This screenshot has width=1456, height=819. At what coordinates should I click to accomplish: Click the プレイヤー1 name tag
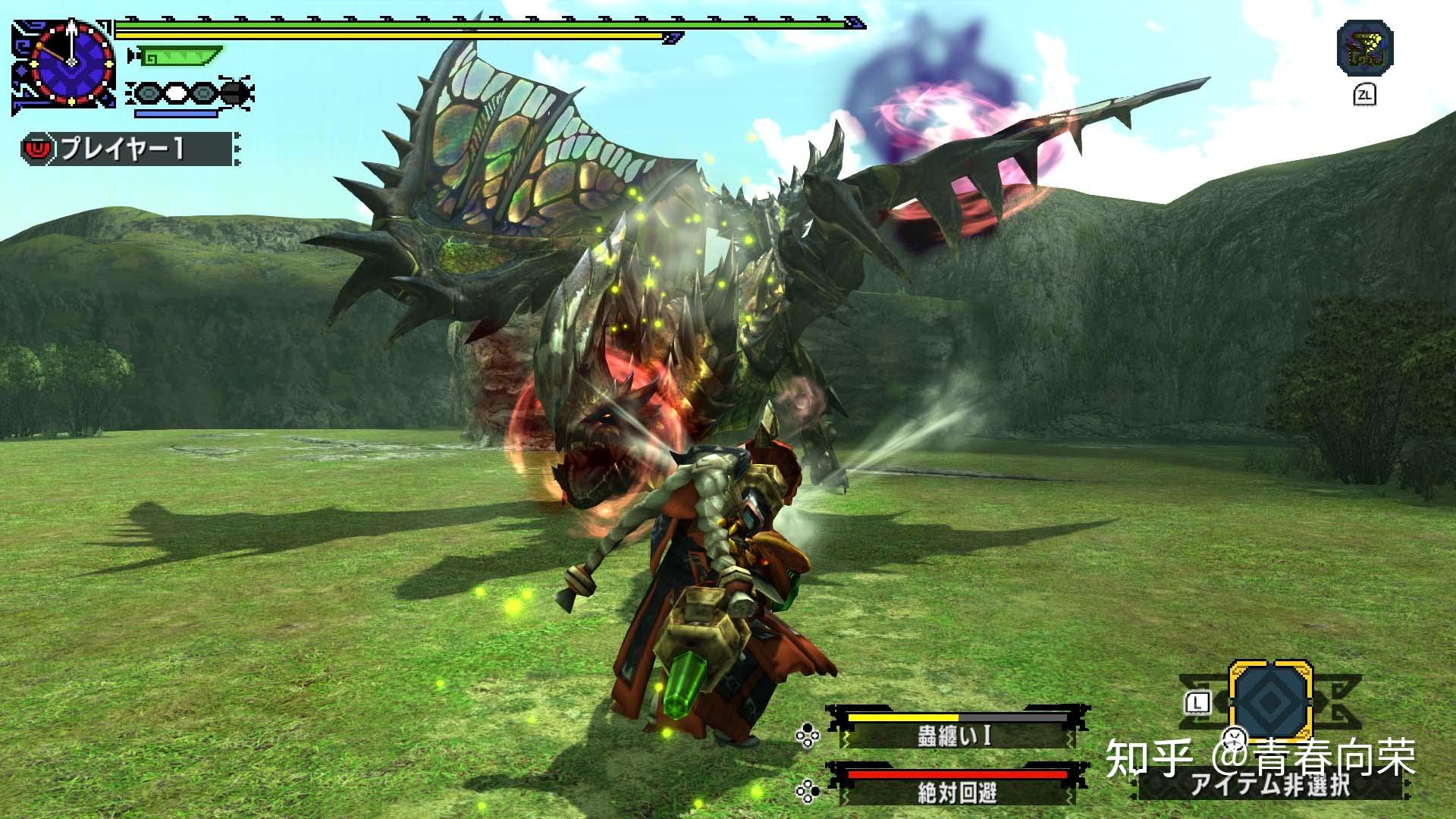pyautogui.click(x=125, y=149)
